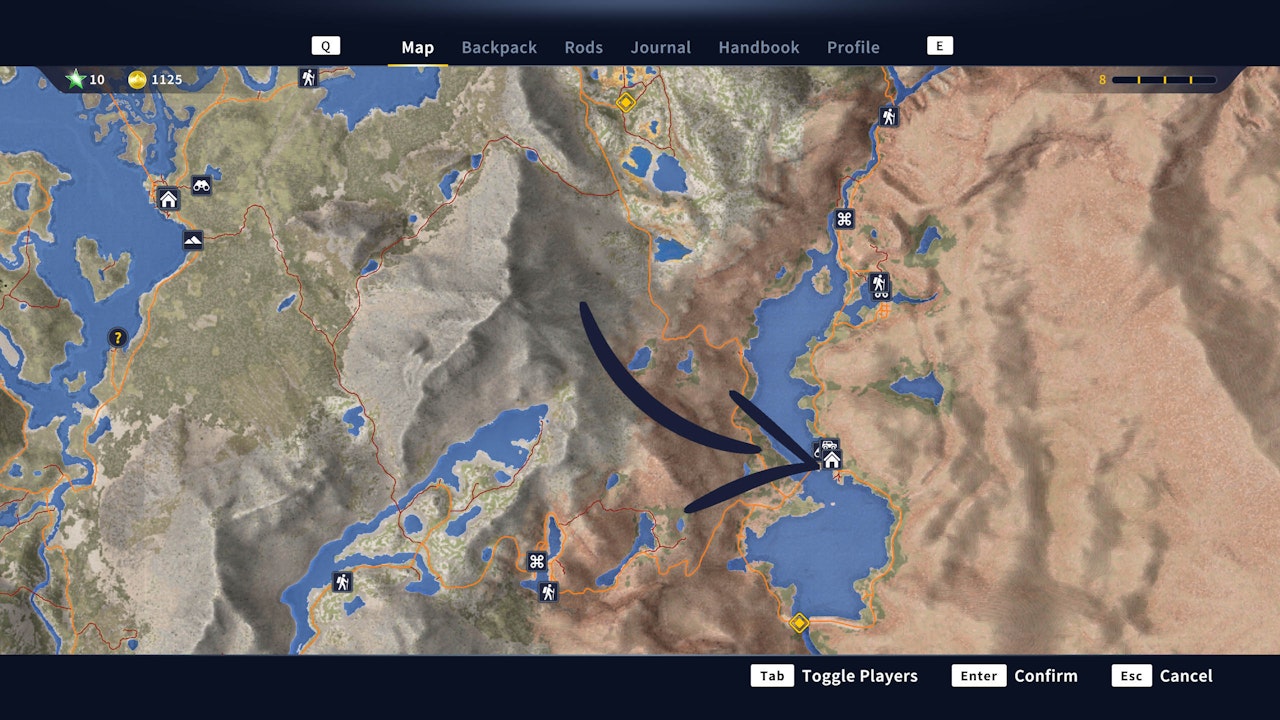Select the house marker beside the binoculars

pos(168,199)
